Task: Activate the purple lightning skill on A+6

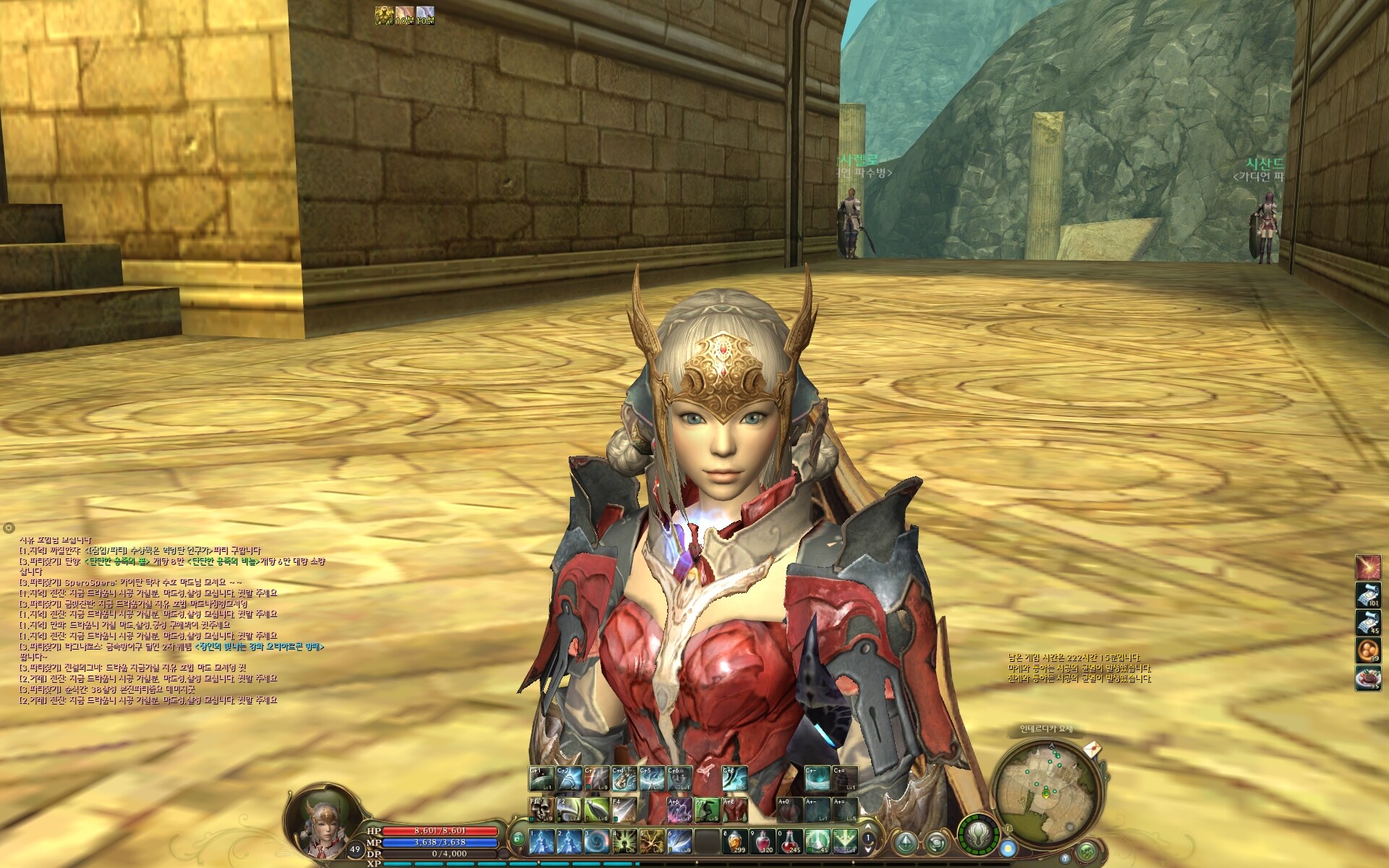Action: tap(679, 809)
